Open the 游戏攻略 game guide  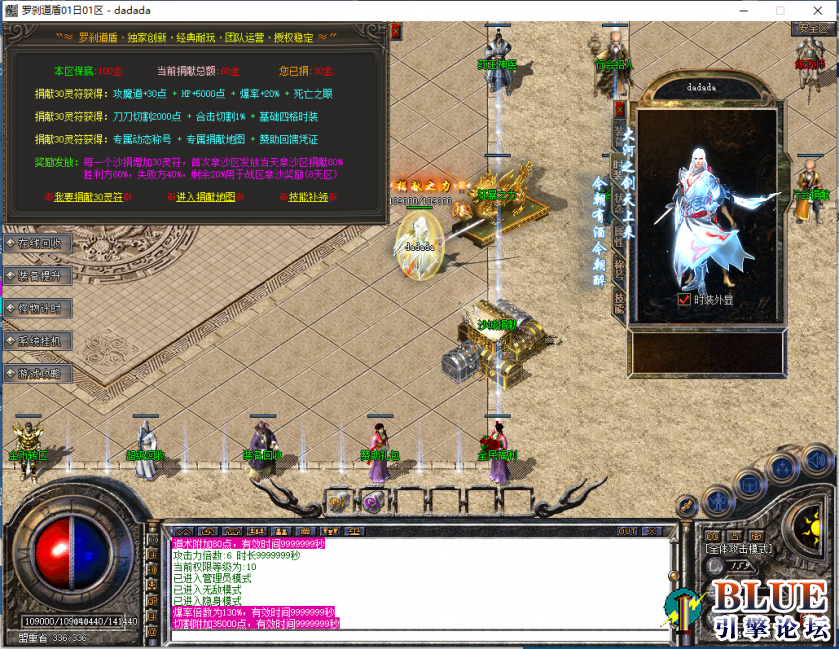pos(38,374)
